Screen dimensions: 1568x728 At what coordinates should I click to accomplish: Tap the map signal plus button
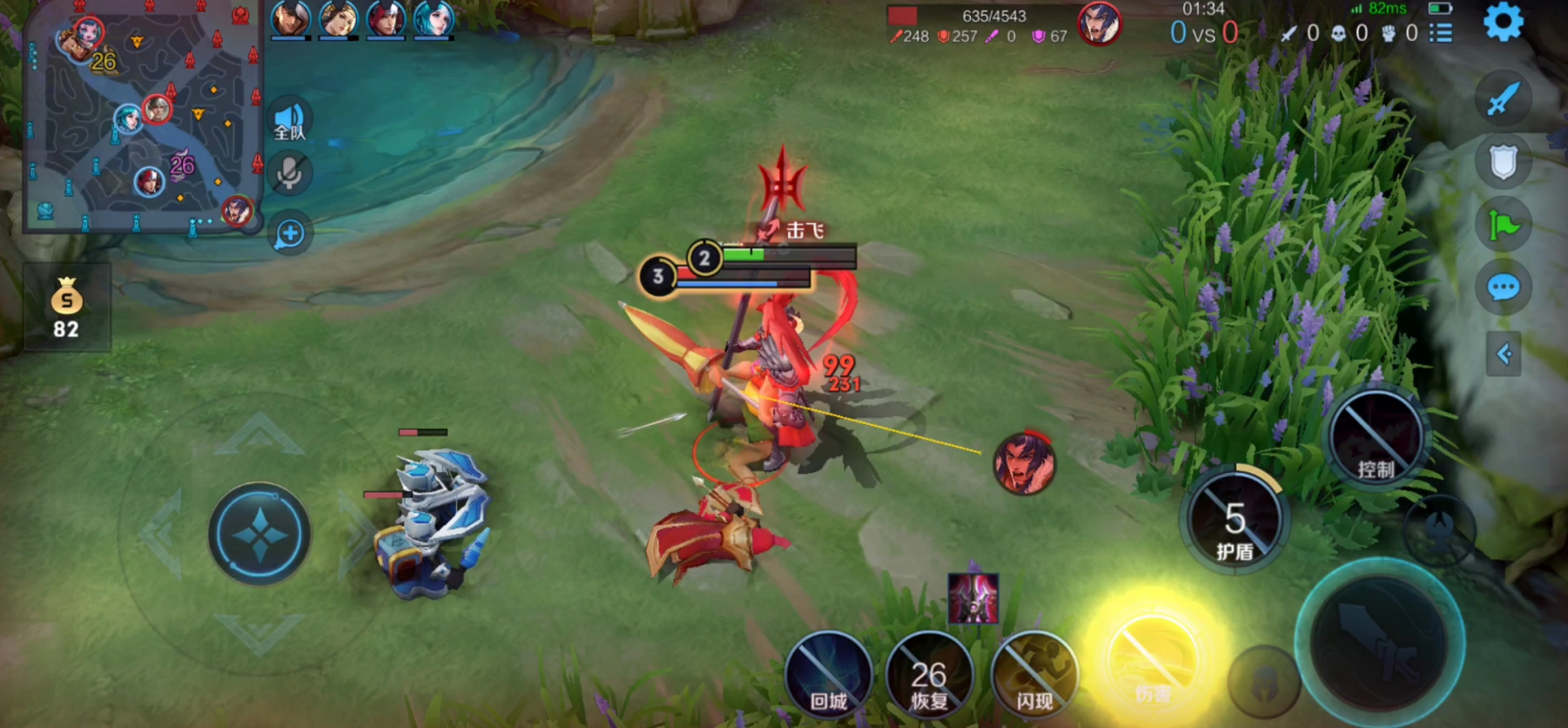(290, 233)
